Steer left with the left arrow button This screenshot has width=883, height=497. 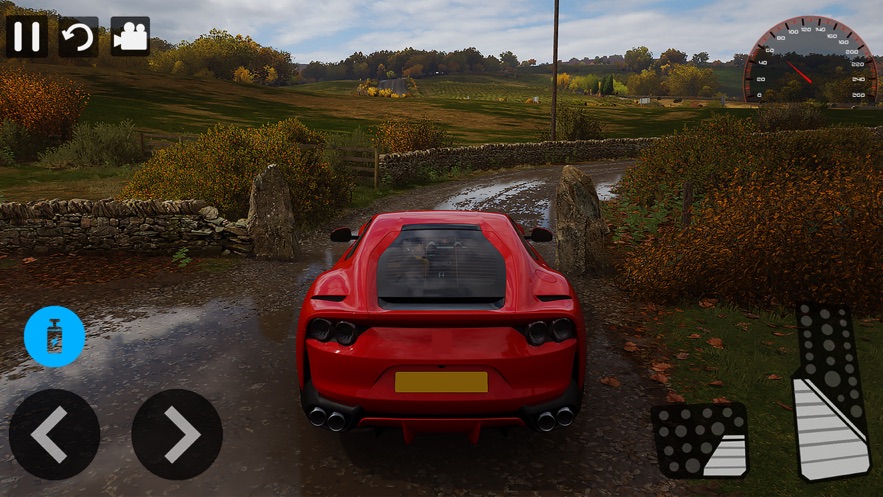click(54, 434)
